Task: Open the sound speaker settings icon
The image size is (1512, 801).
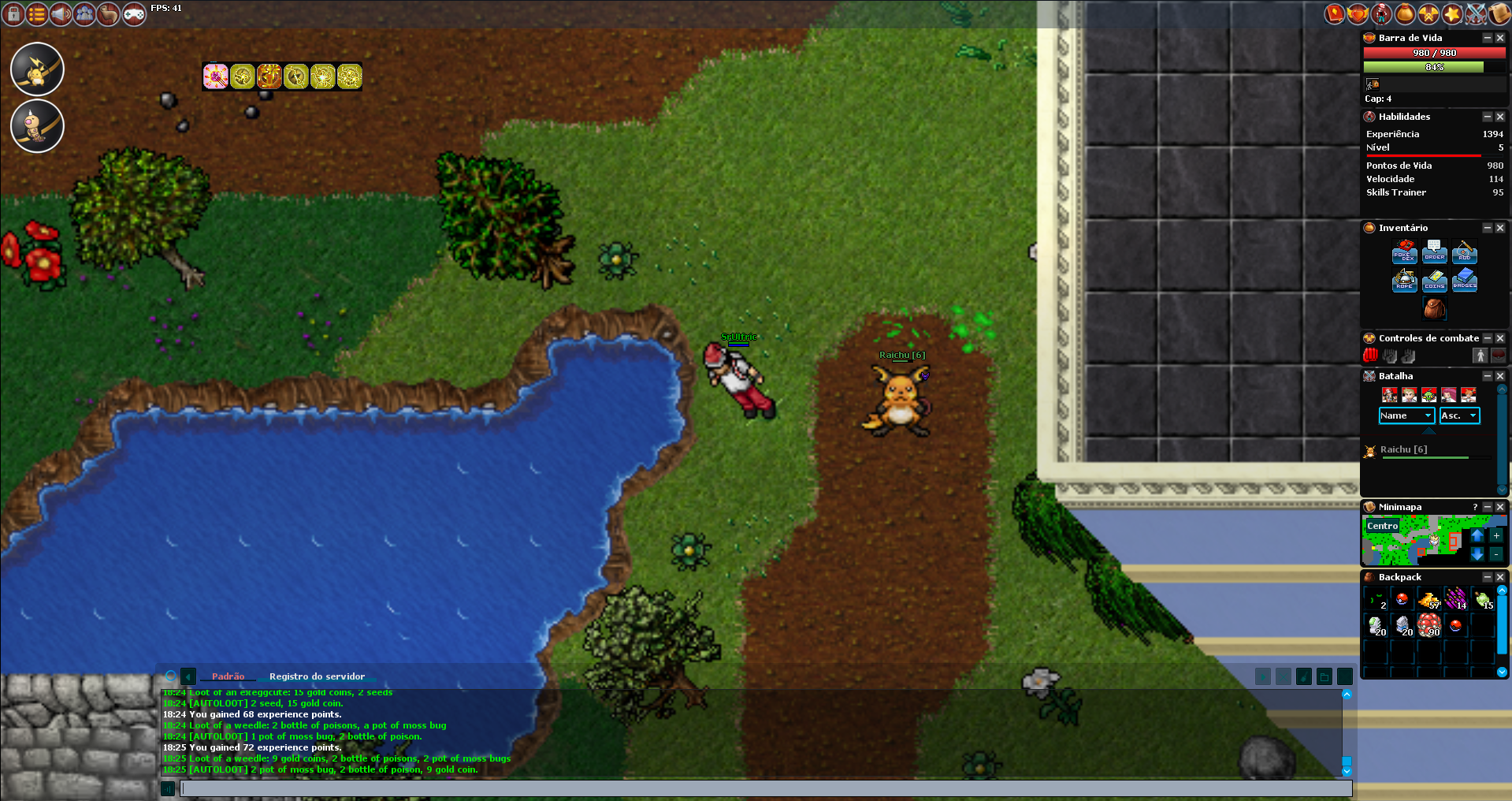Action: coord(61,13)
